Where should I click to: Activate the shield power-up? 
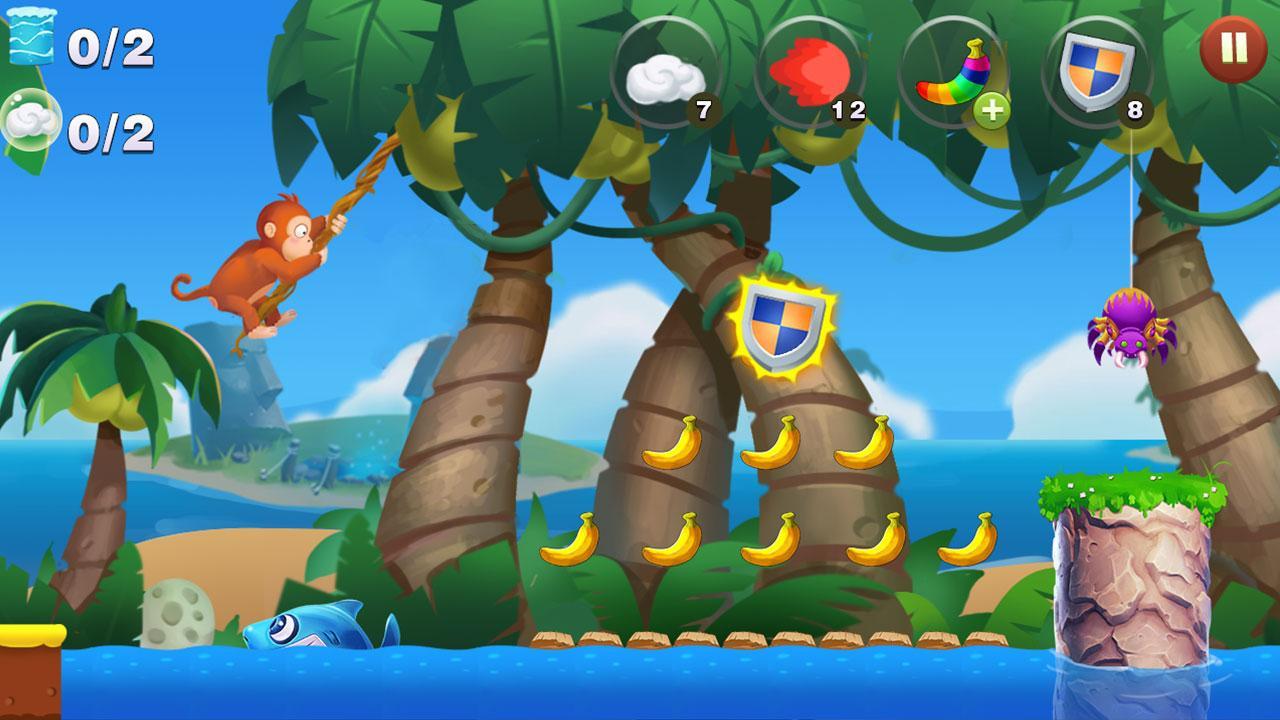click(x=1097, y=70)
